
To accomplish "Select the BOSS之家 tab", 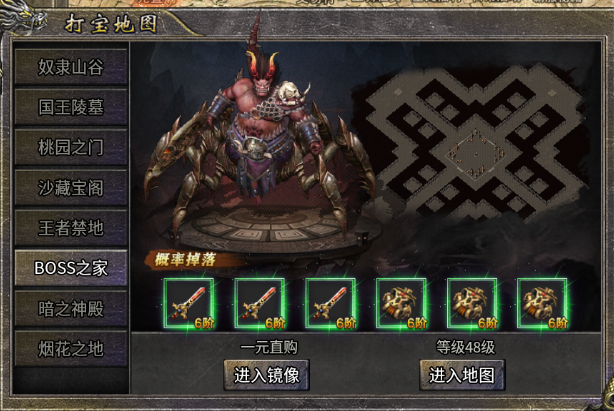I will [x=70, y=268].
